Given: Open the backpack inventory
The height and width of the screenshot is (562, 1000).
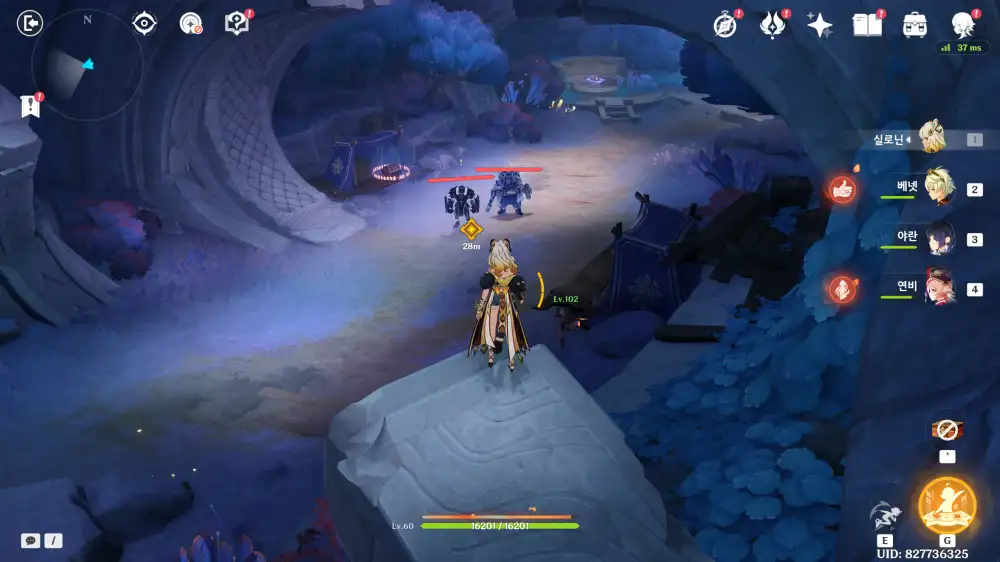Looking at the screenshot, I should [914, 25].
